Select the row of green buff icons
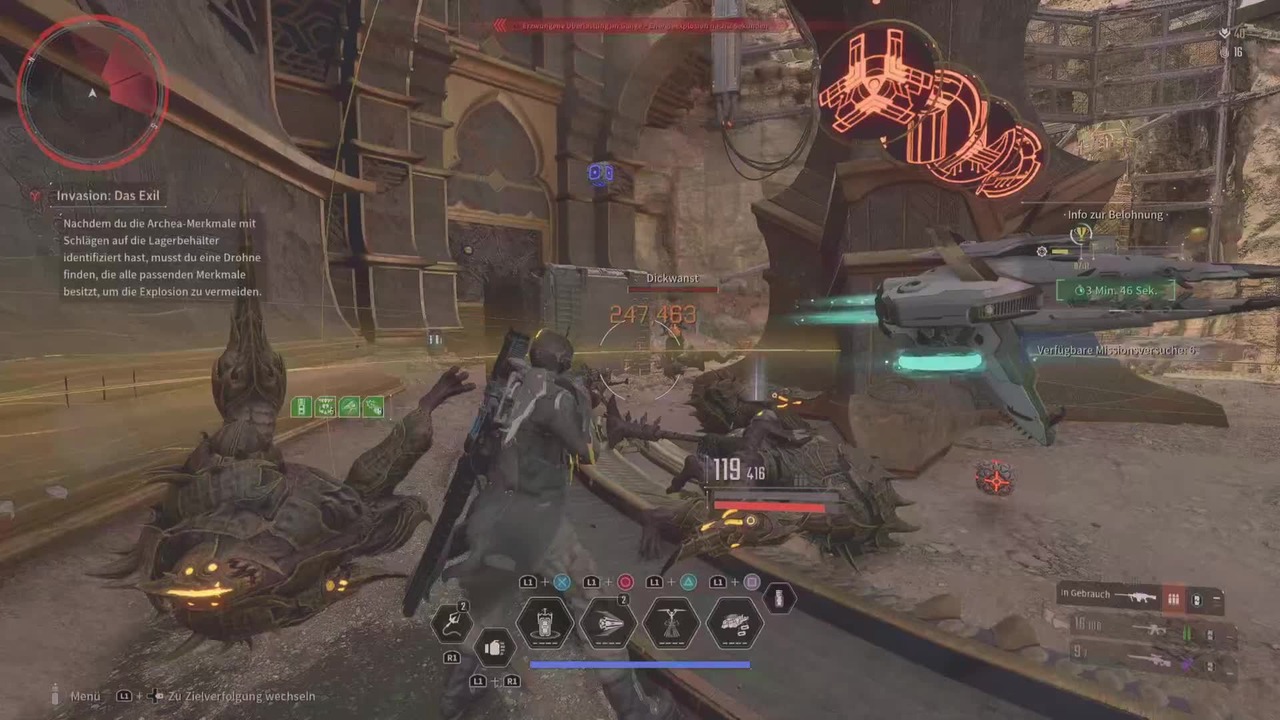Viewport: 1280px width, 720px height. 337,407
